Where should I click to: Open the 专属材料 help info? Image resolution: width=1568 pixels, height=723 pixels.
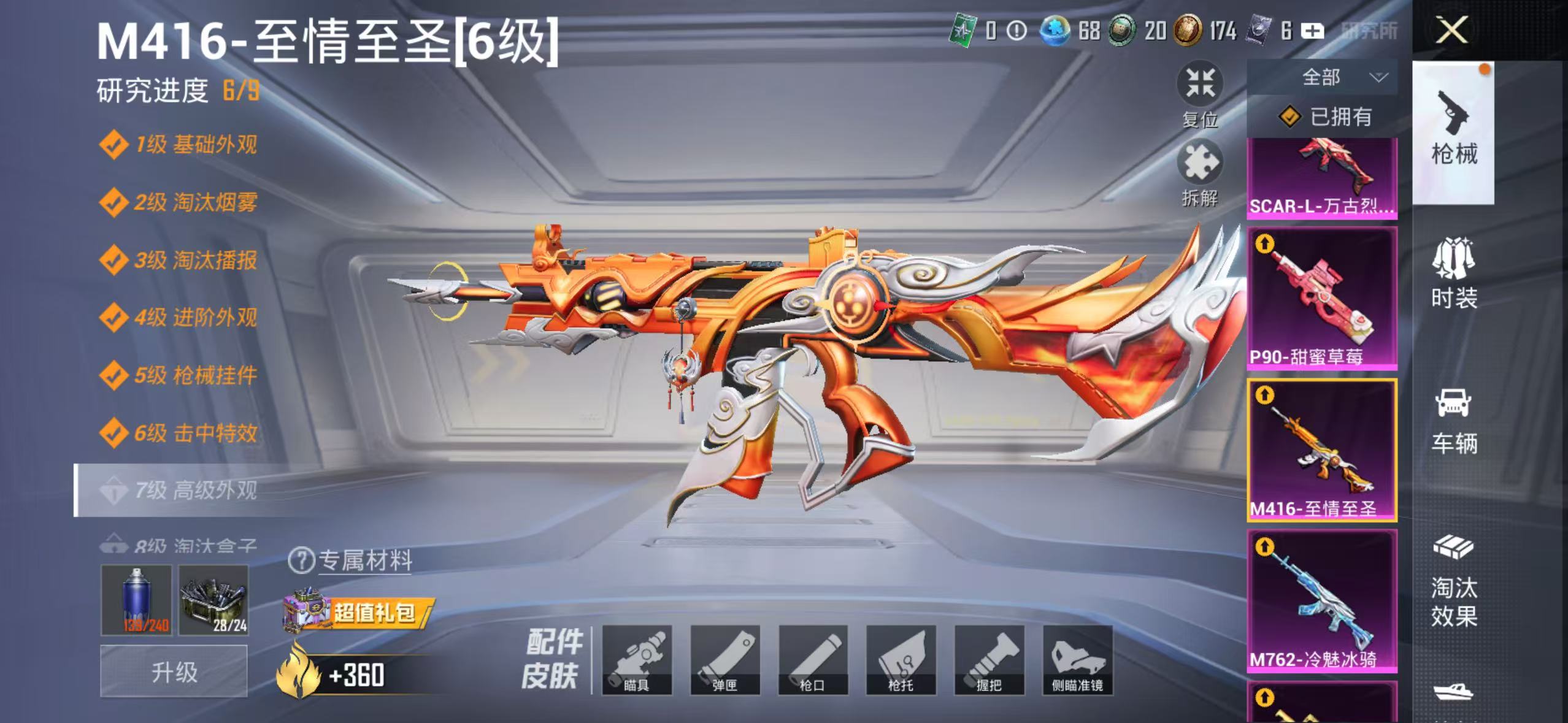[x=301, y=560]
